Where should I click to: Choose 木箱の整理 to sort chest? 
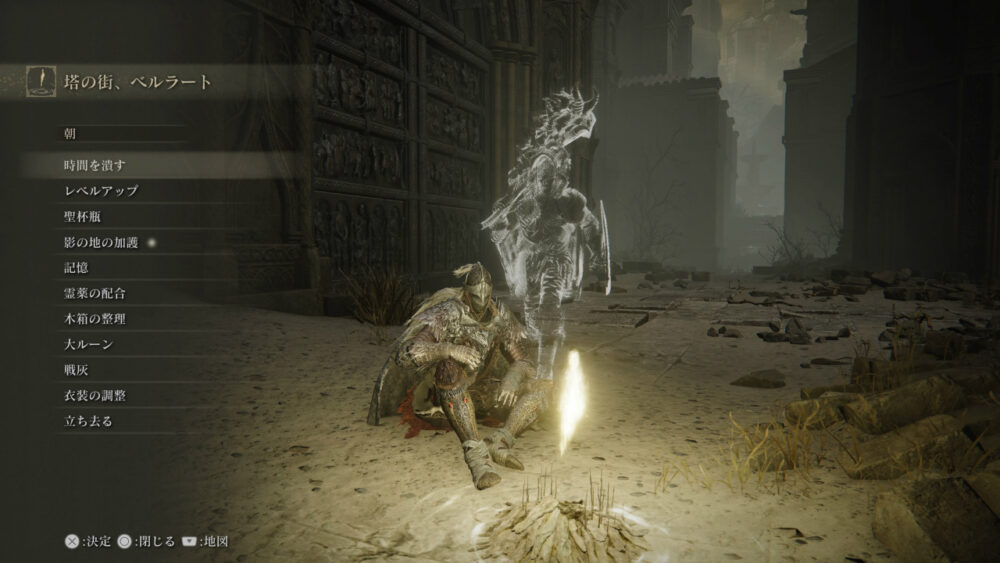coord(93,319)
